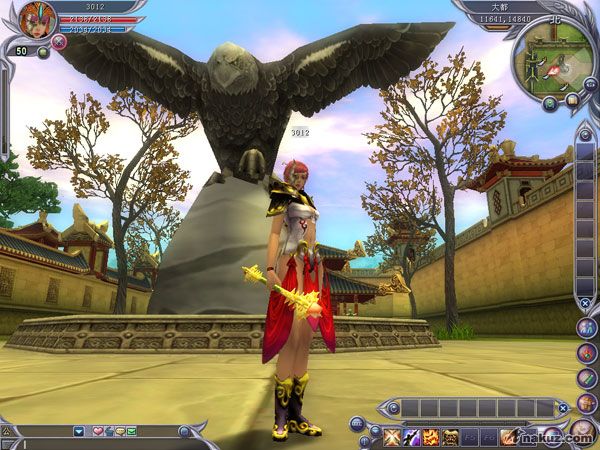This screenshot has height=450, width=600.
Task: Open the chat channel dropdown arrow
Action: coord(78,431)
